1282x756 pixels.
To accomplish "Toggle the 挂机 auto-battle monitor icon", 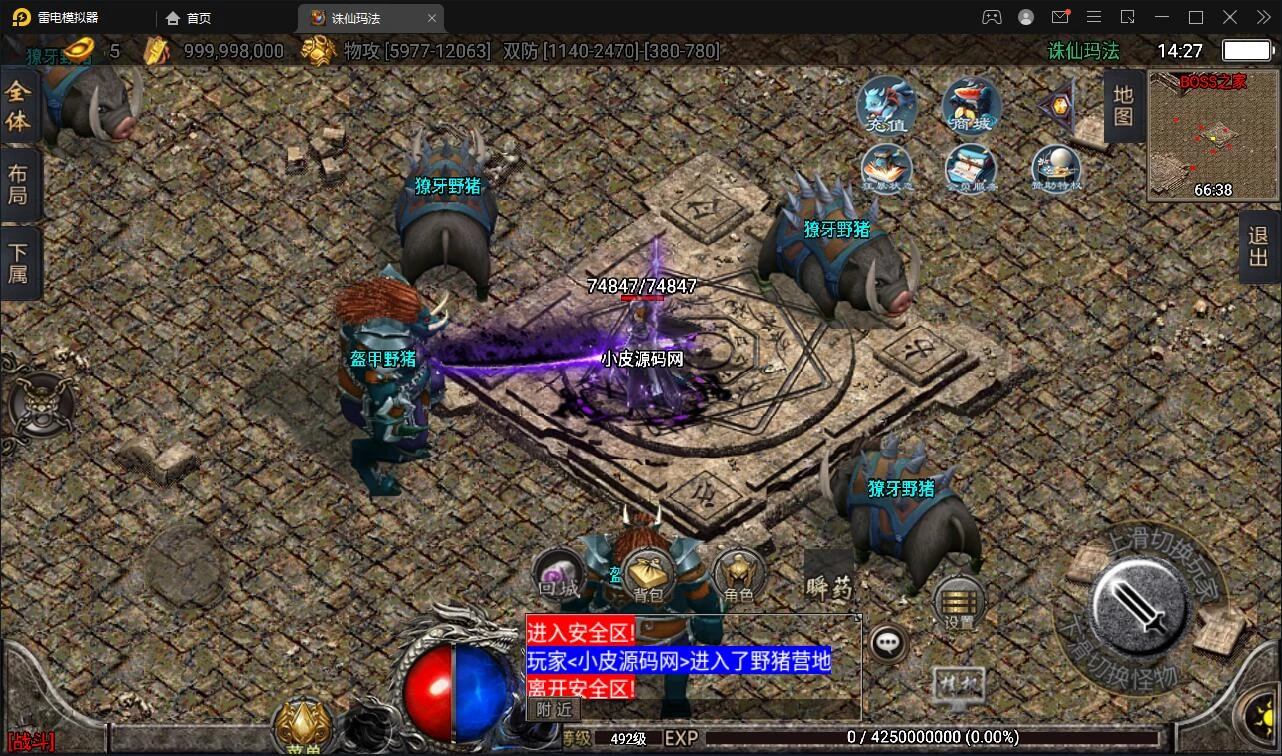I will (958, 687).
